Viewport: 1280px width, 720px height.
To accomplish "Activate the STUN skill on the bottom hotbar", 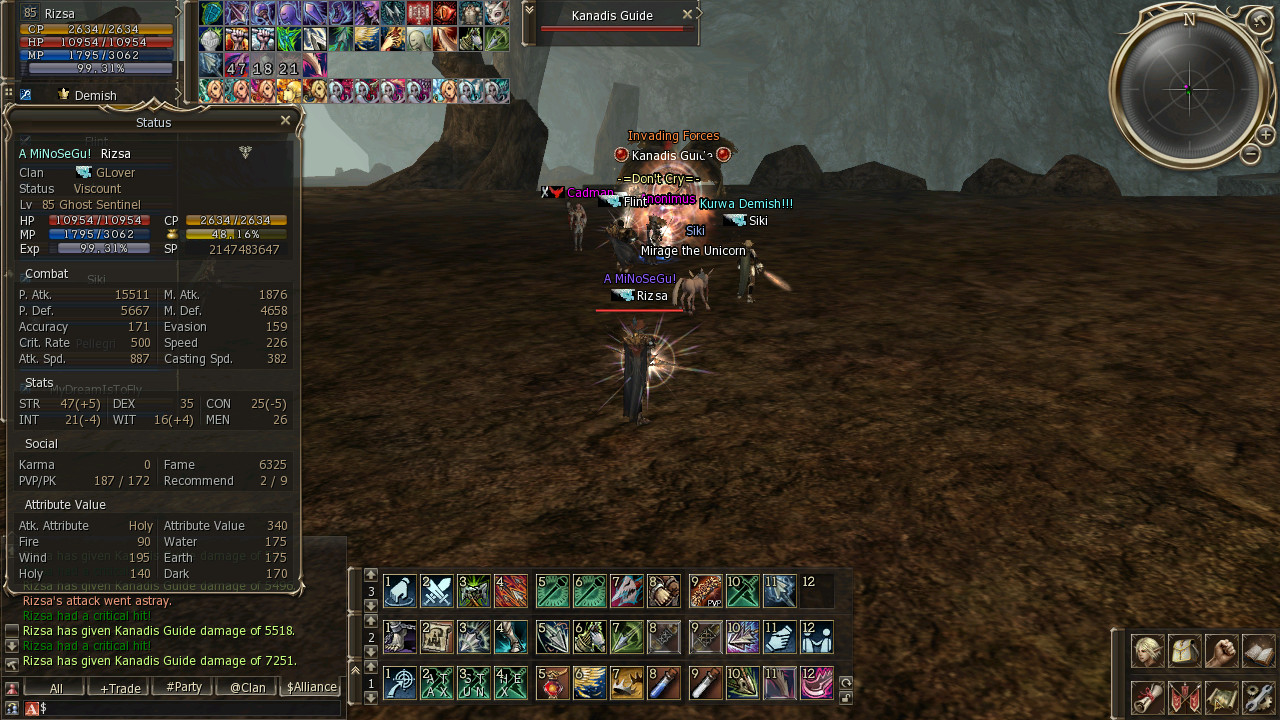I will point(472,683).
